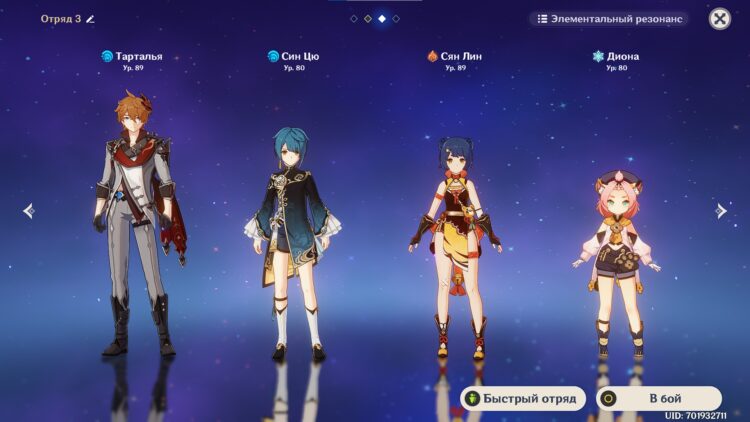
Task: Go to the next party with the right arrow
Action: [721, 211]
